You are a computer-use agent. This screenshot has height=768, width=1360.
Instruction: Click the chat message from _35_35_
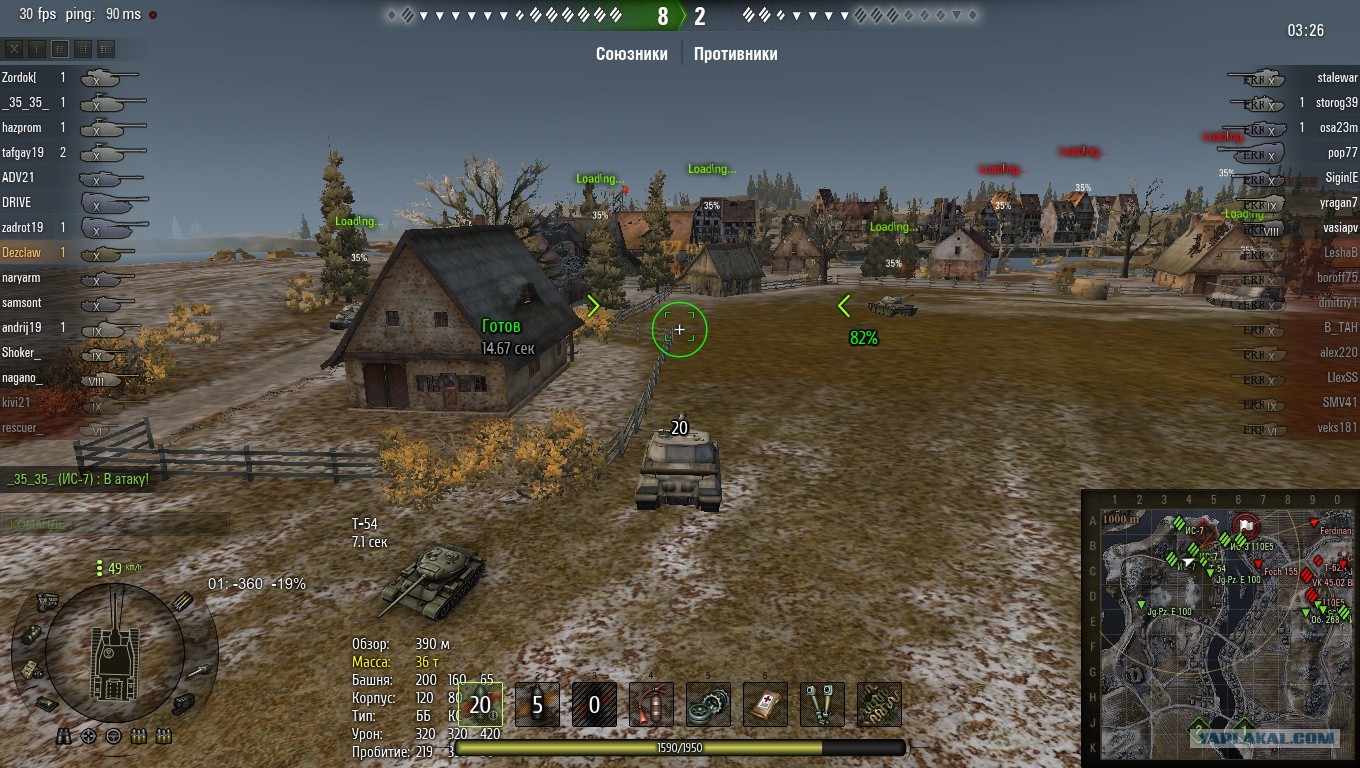[x=78, y=479]
